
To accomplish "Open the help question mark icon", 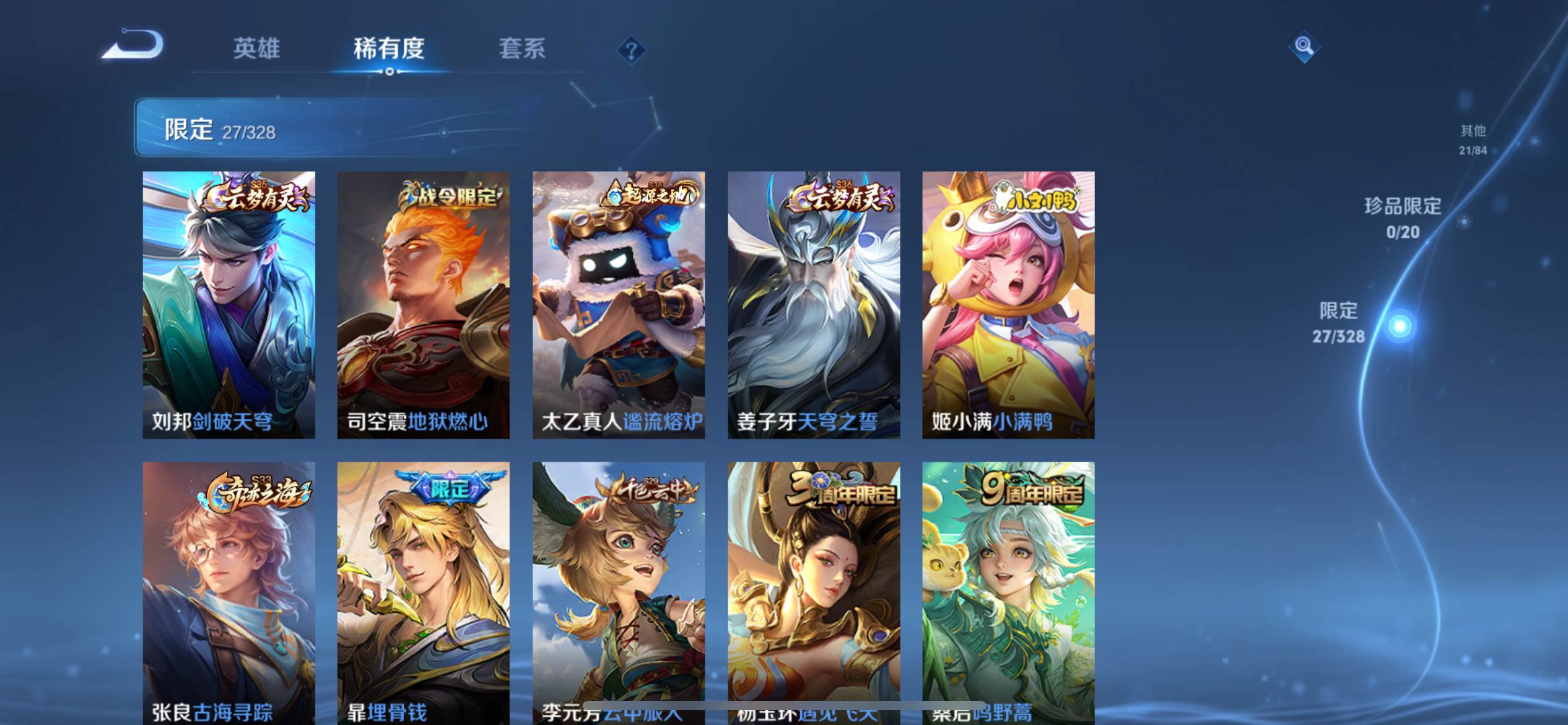I will [x=630, y=52].
